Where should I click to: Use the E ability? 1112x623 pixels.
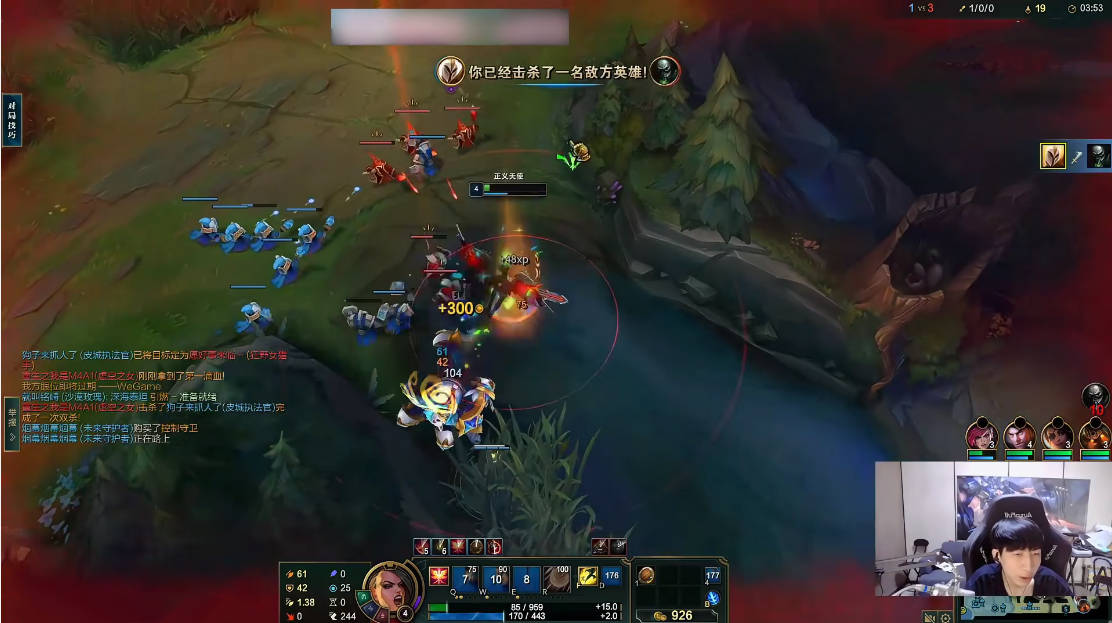click(x=526, y=579)
